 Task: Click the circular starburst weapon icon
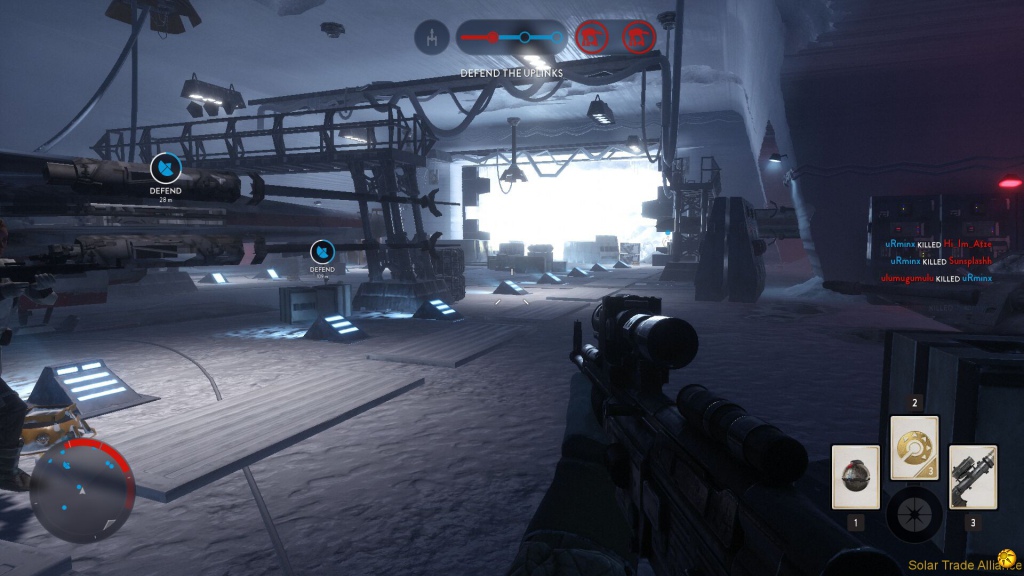(914, 513)
